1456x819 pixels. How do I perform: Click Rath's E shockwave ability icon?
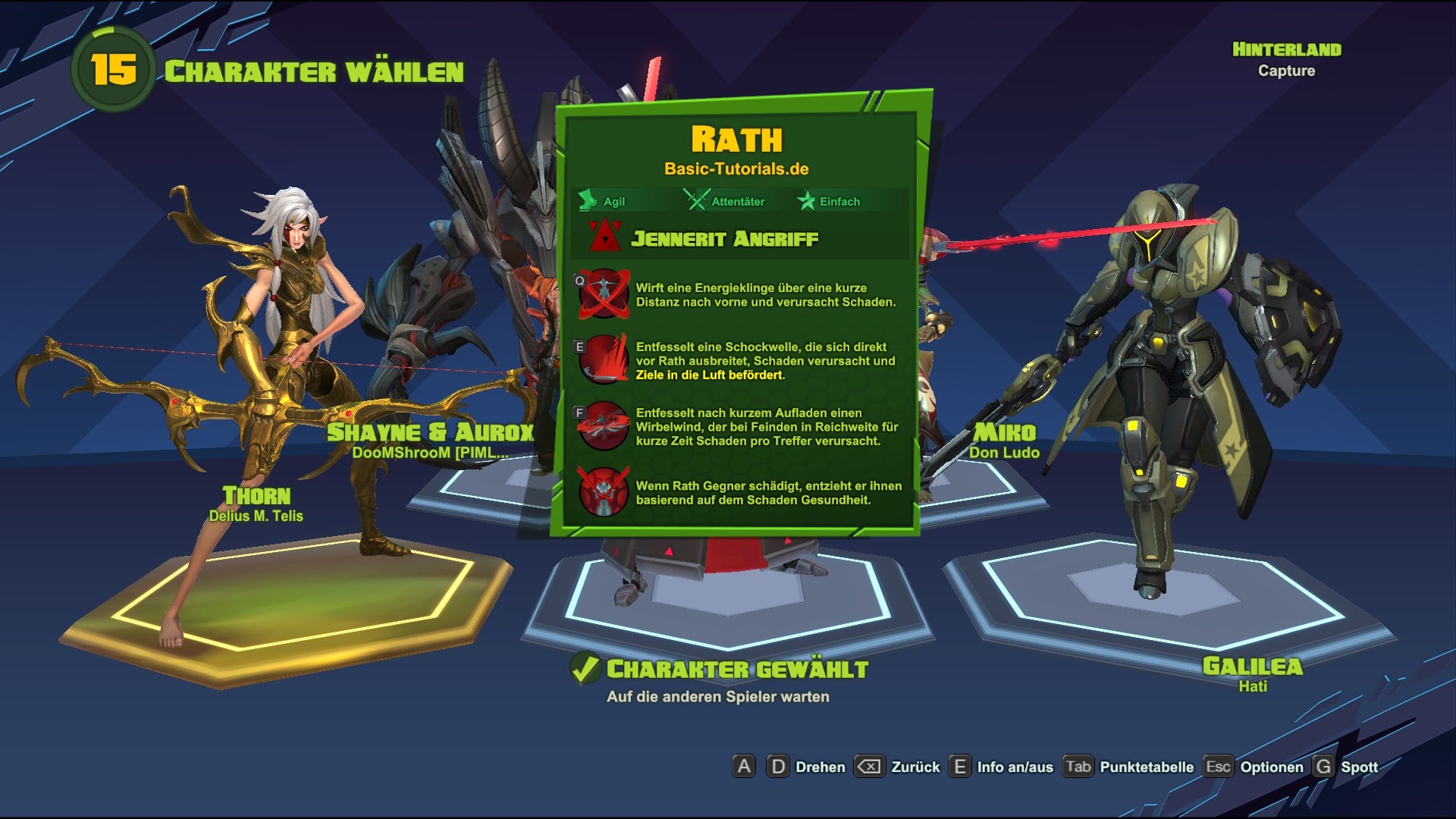(604, 359)
